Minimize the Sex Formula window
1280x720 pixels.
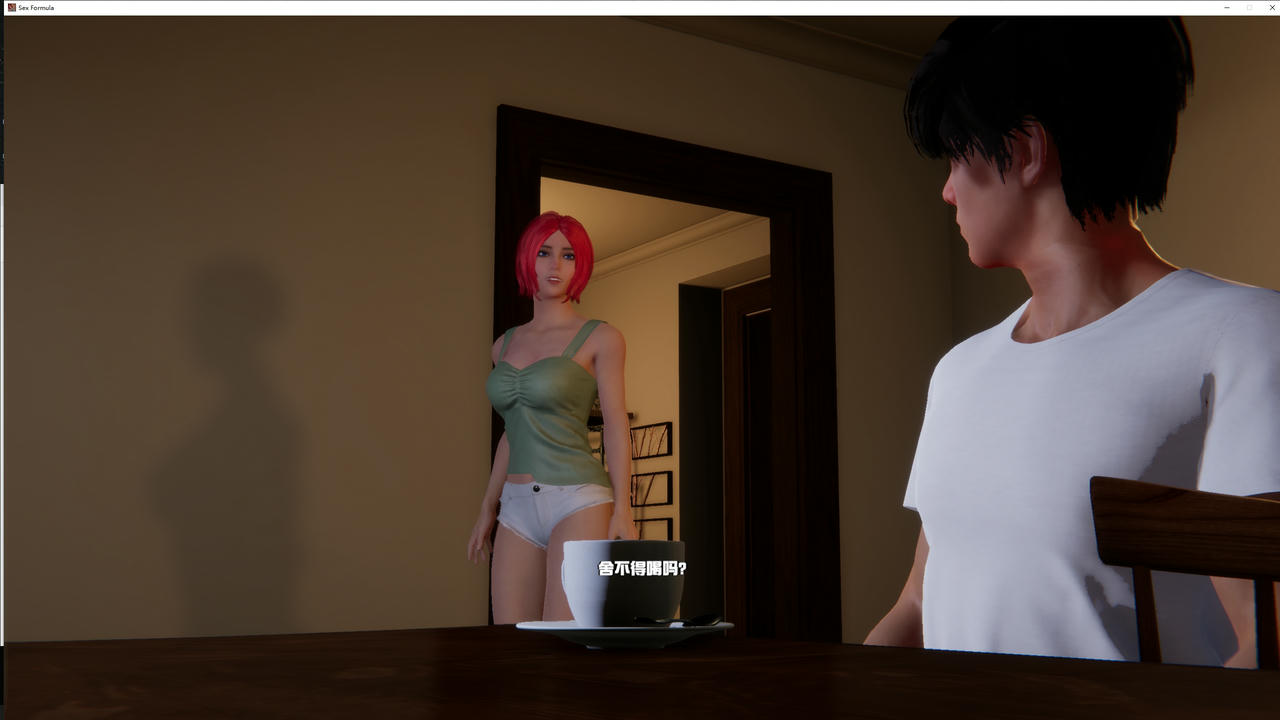coord(1226,7)
